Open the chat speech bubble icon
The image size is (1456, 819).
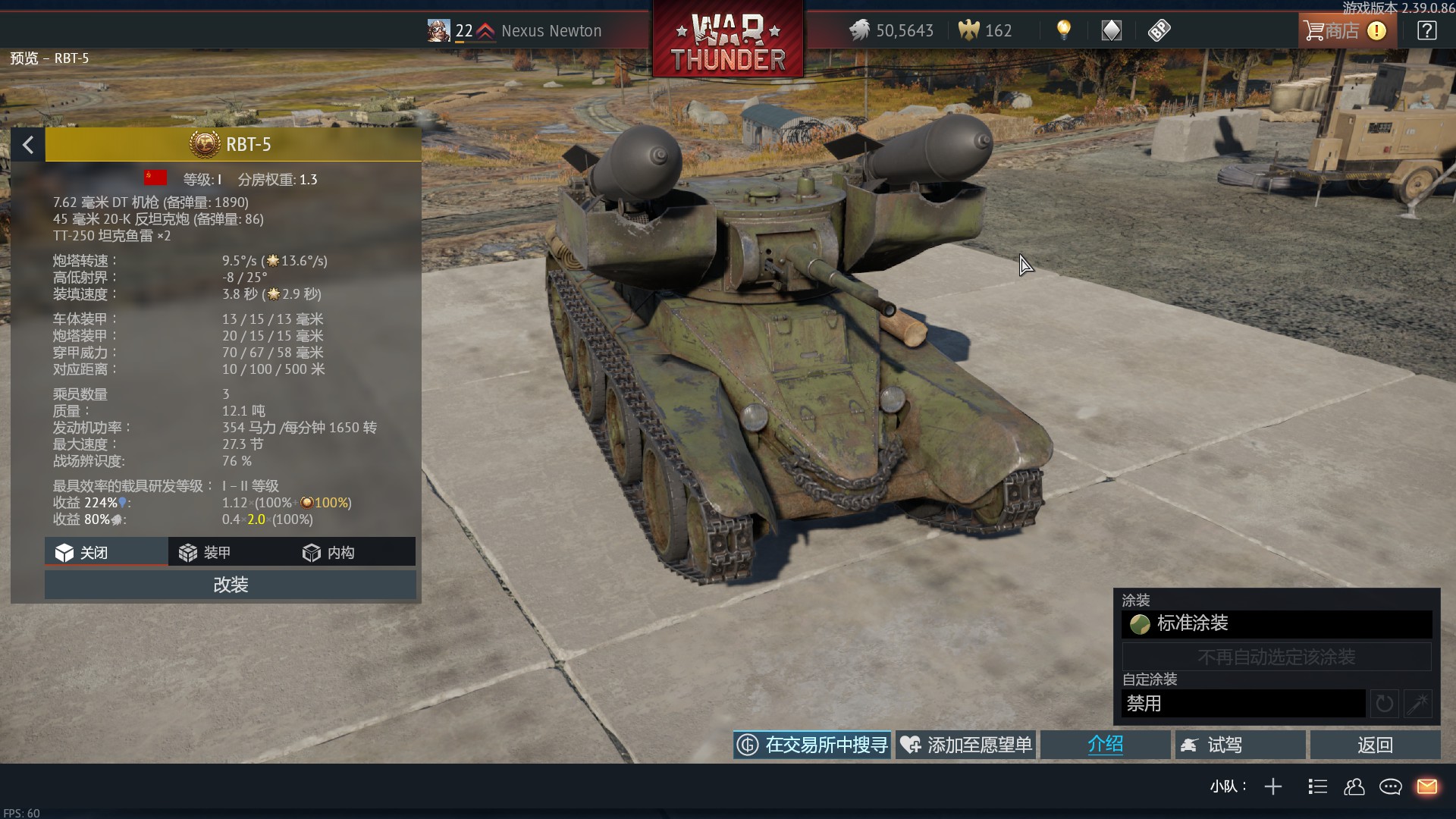coord(1390,787)
